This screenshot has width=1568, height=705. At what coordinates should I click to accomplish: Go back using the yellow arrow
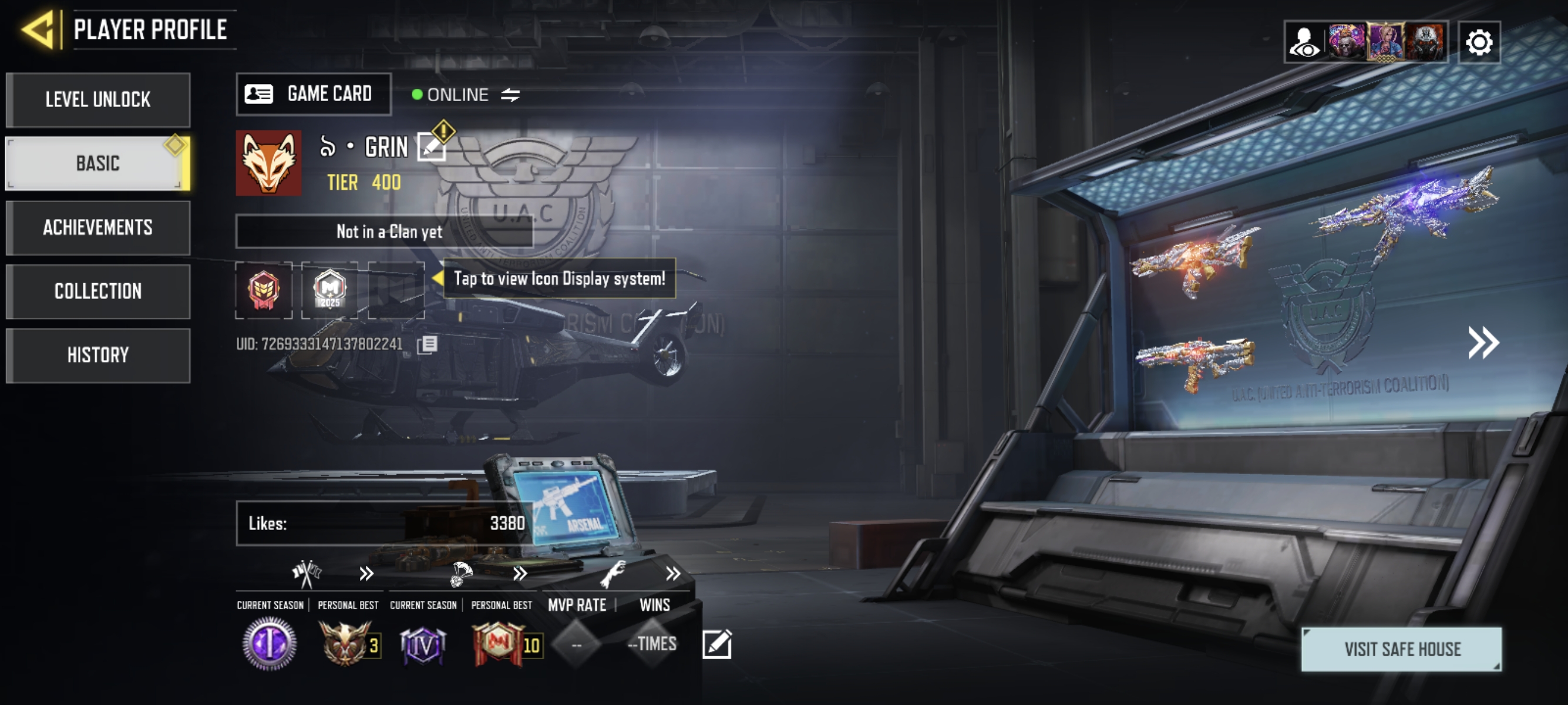pos(38,29)
